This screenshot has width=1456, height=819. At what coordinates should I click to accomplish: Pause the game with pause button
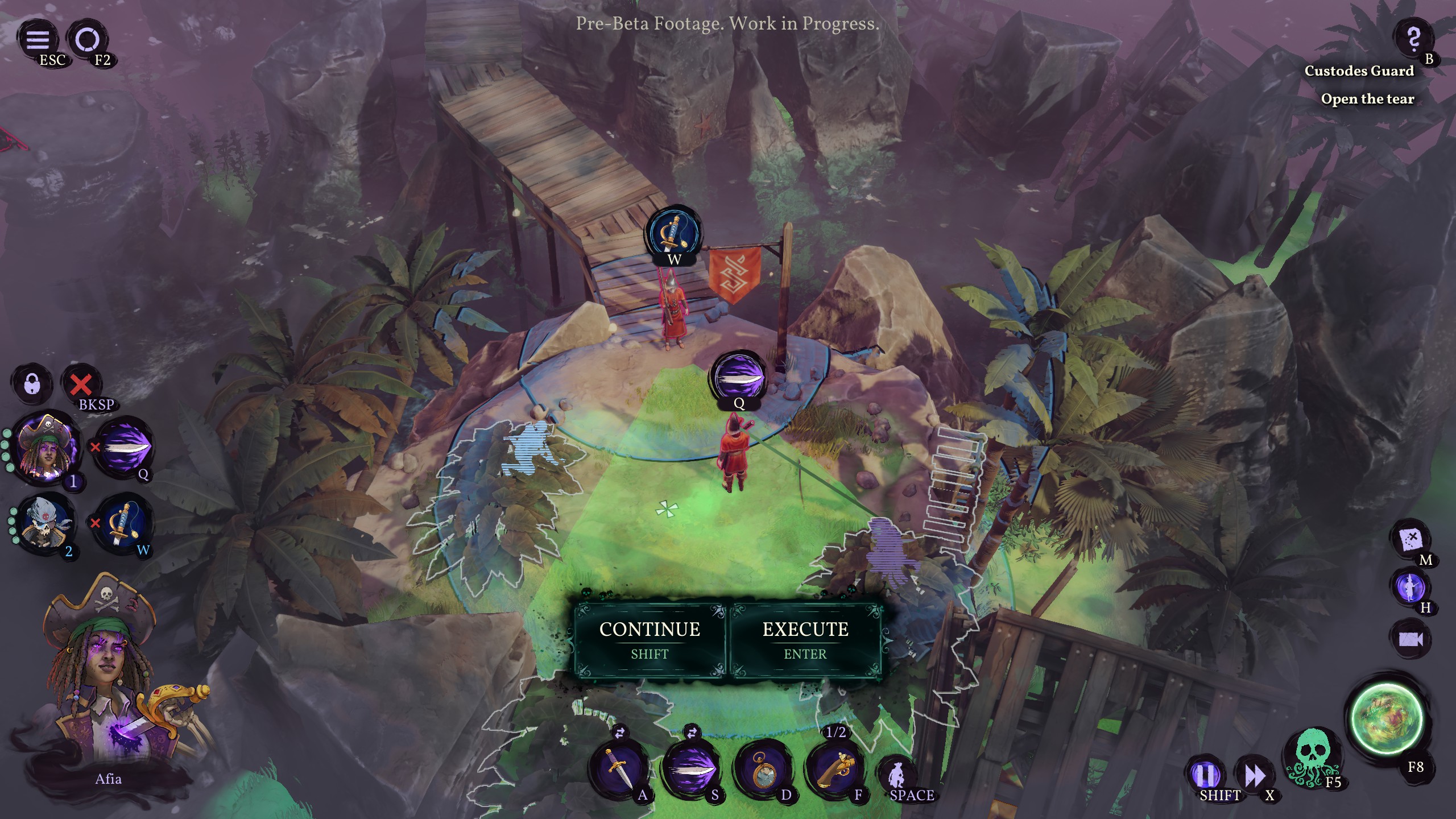click(x=1205, y=773)
